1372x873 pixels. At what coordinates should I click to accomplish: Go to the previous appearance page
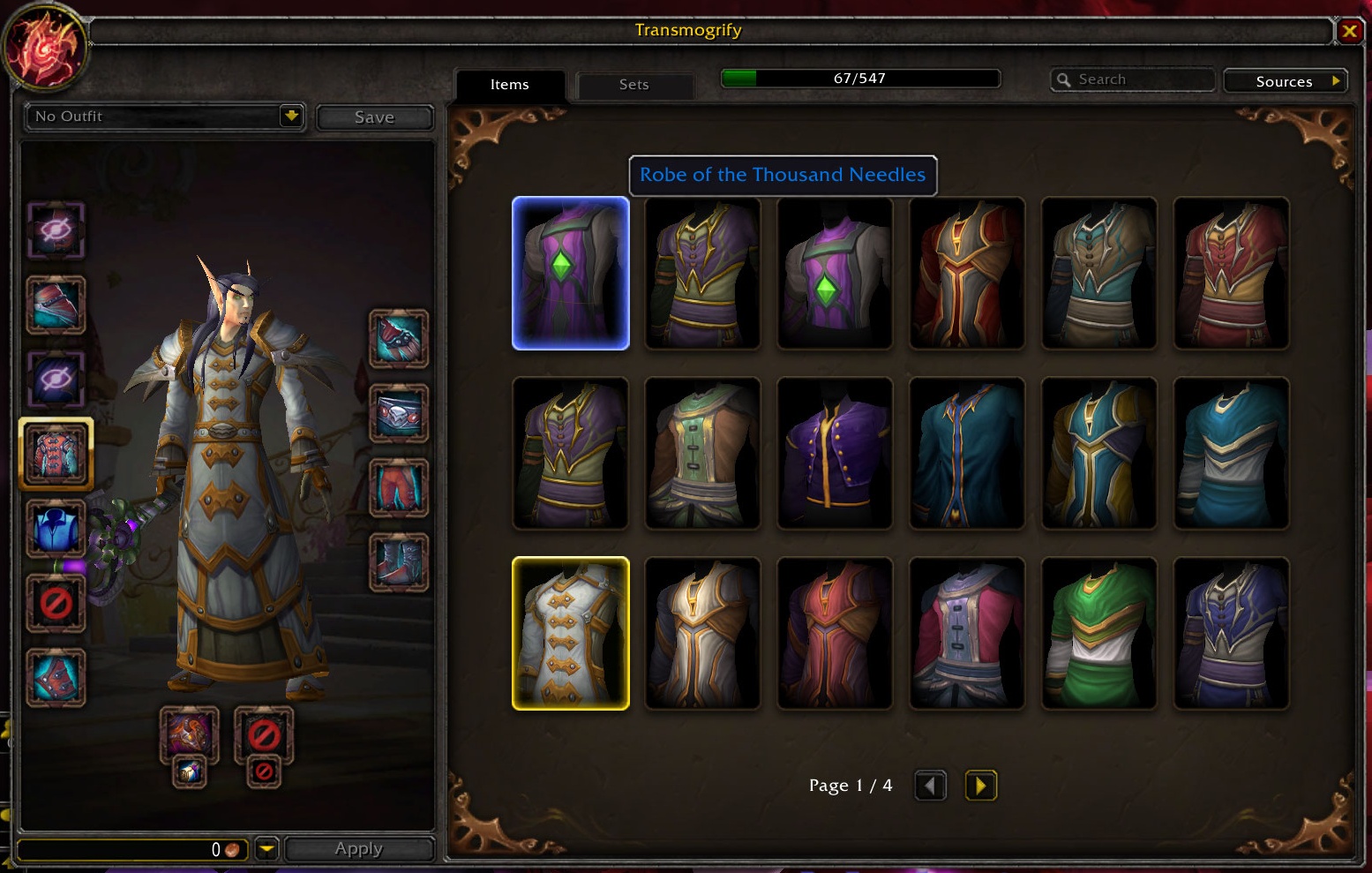click(930, 785)
